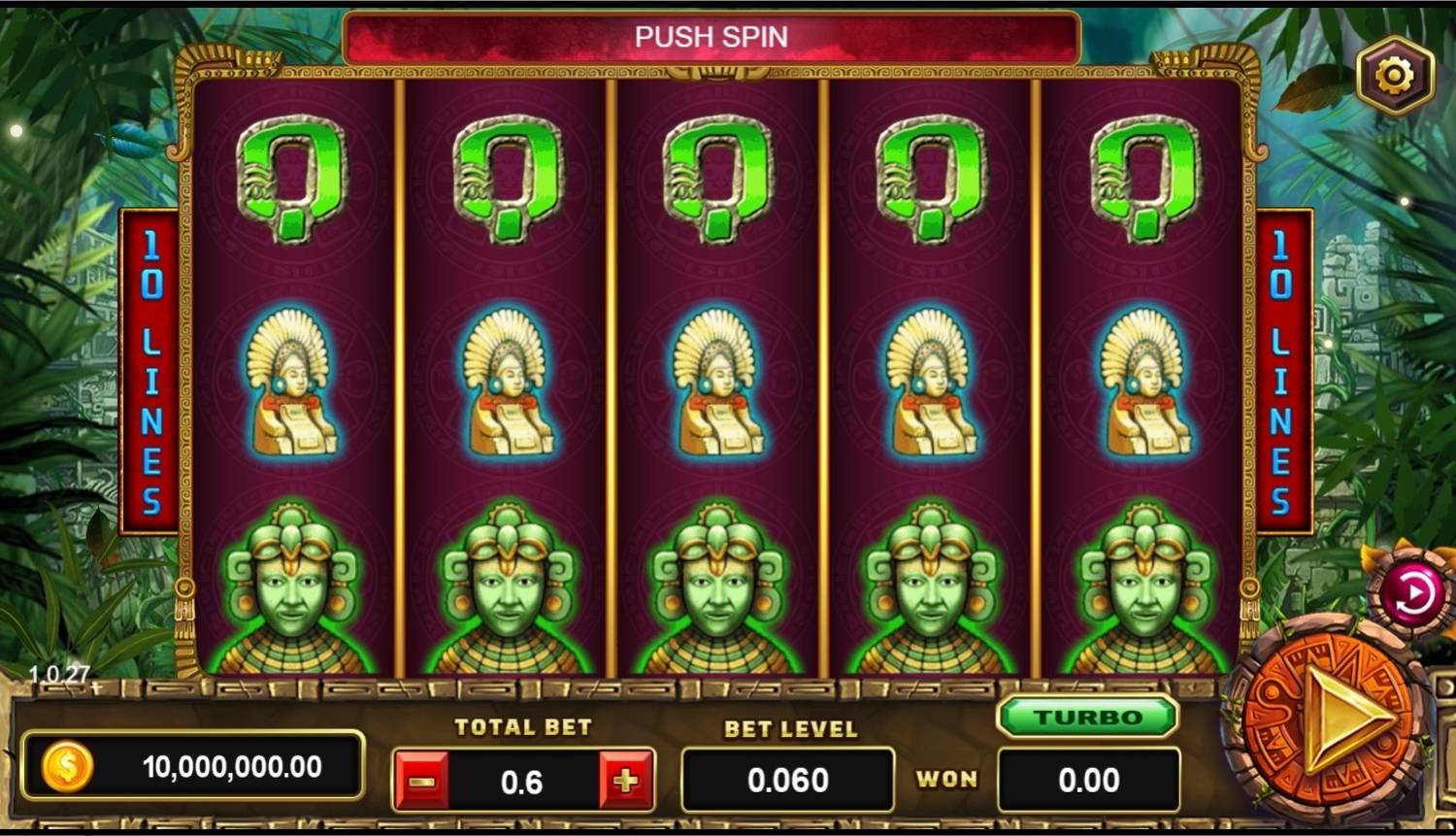
Task: Toggle Turbo mode on
Action: pos(1087,718)
